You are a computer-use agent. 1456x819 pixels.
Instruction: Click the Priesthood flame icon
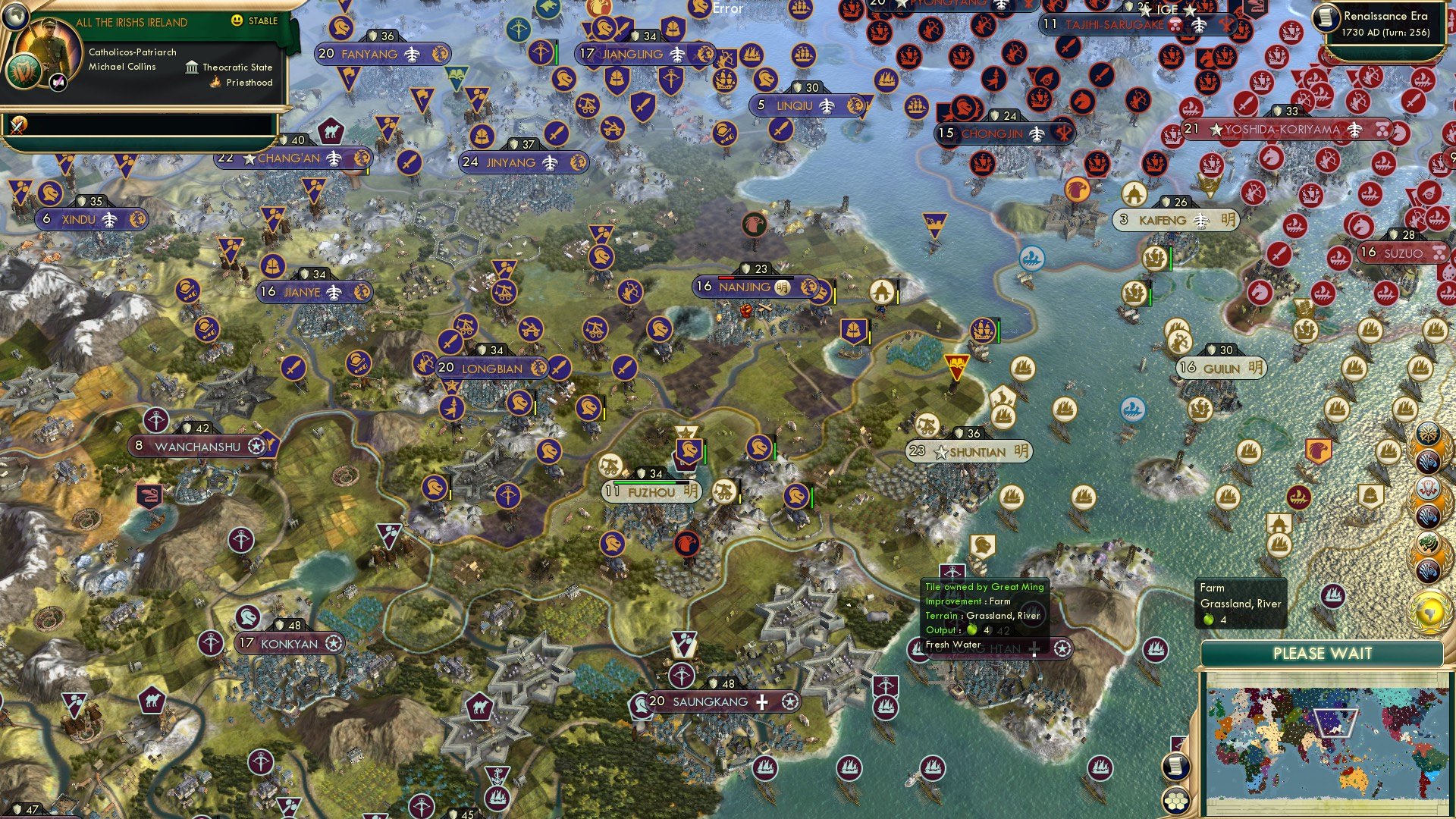[x=215, y=83]
